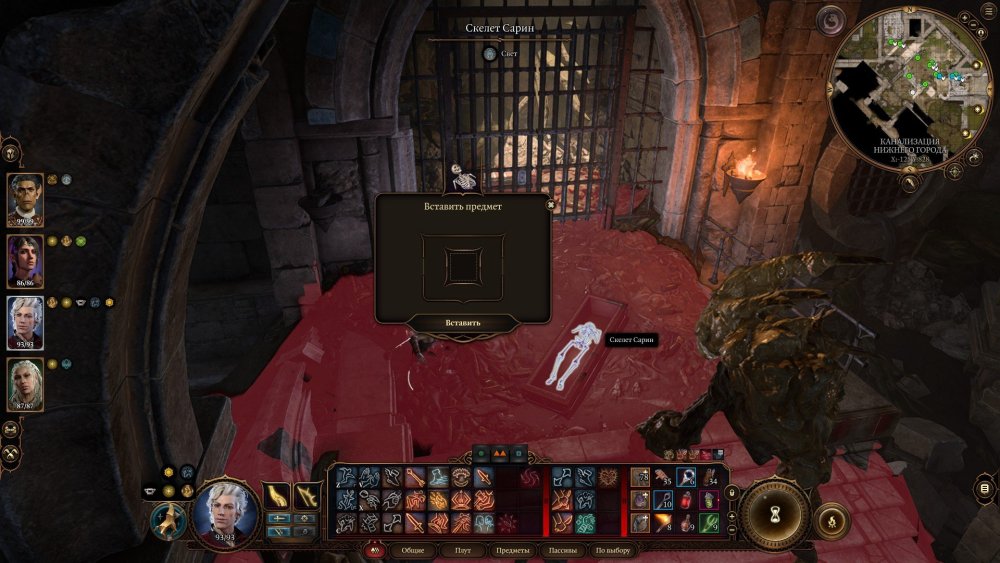This screenshot has width=1000, height=563.
Task: Show the Пассивы hotbar tab
Action: tap(564, 551)
